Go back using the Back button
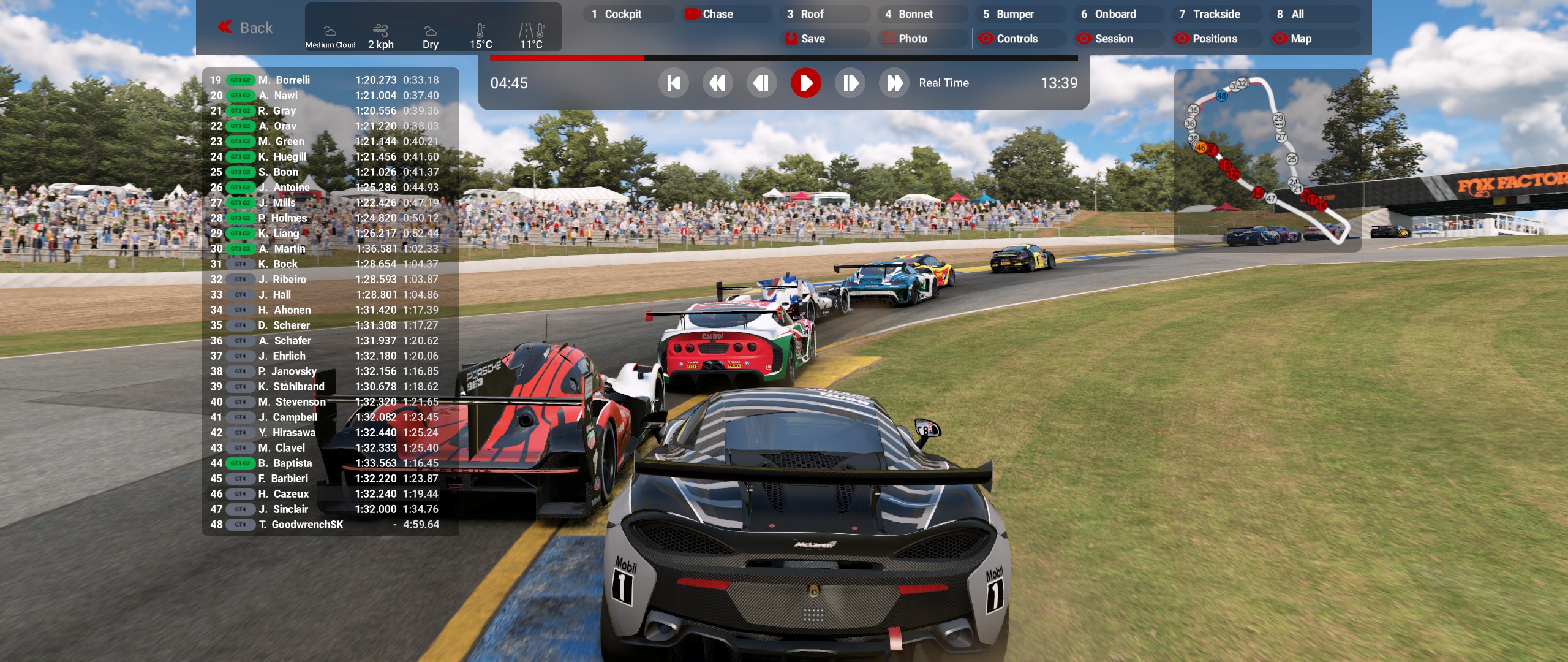The width and height of the screenshot is (1568, 662). coord(245,28)
